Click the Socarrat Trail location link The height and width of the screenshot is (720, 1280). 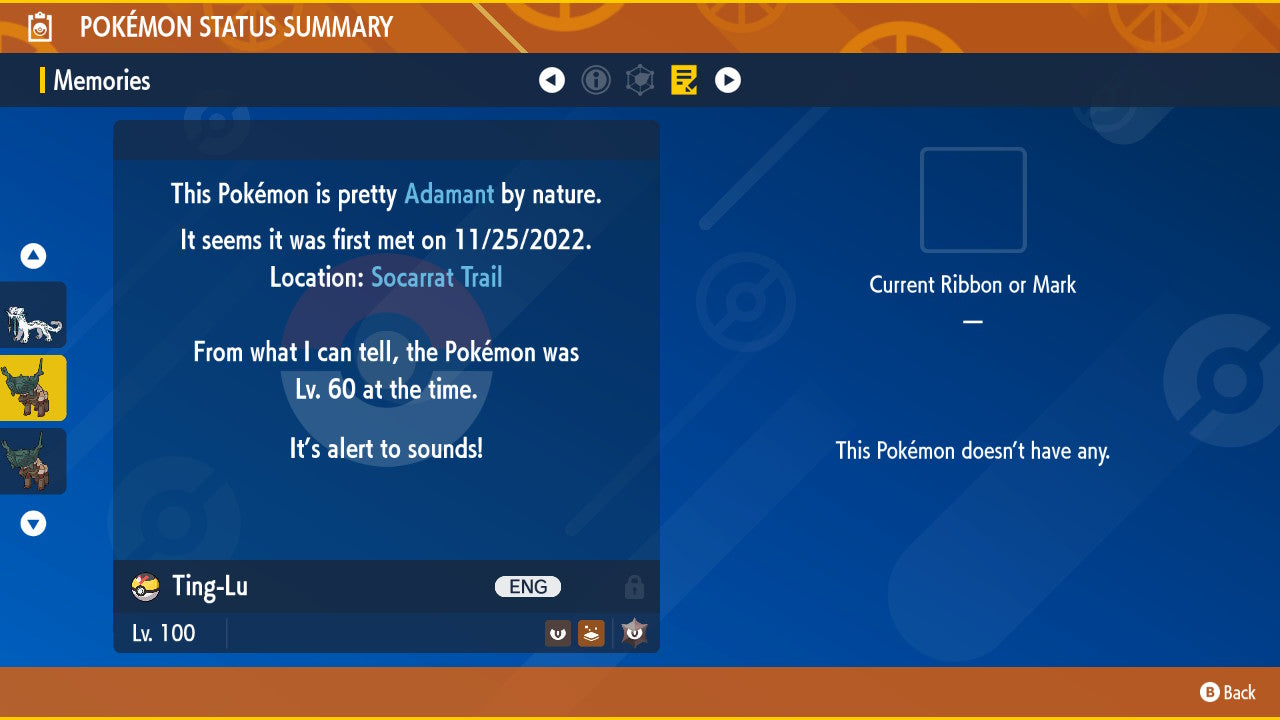click(436, 278)
